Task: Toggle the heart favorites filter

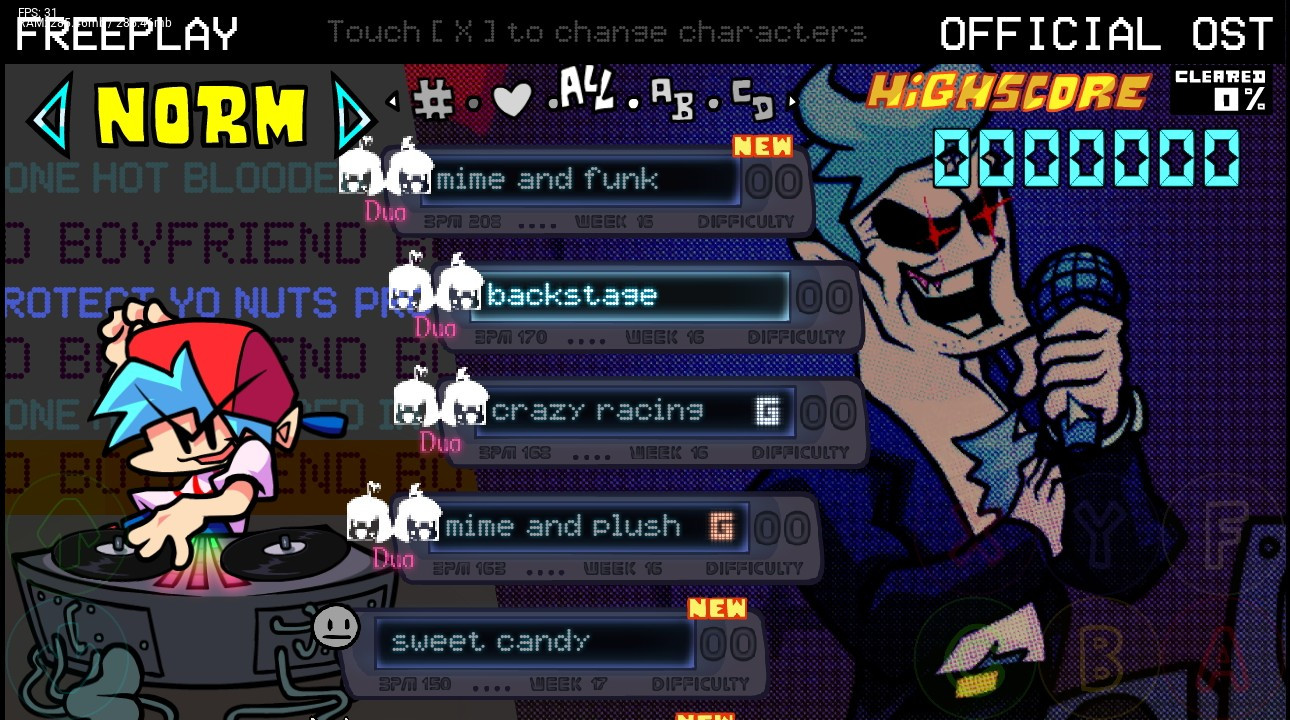Action: pyautogui.click(x=512, y=100)
